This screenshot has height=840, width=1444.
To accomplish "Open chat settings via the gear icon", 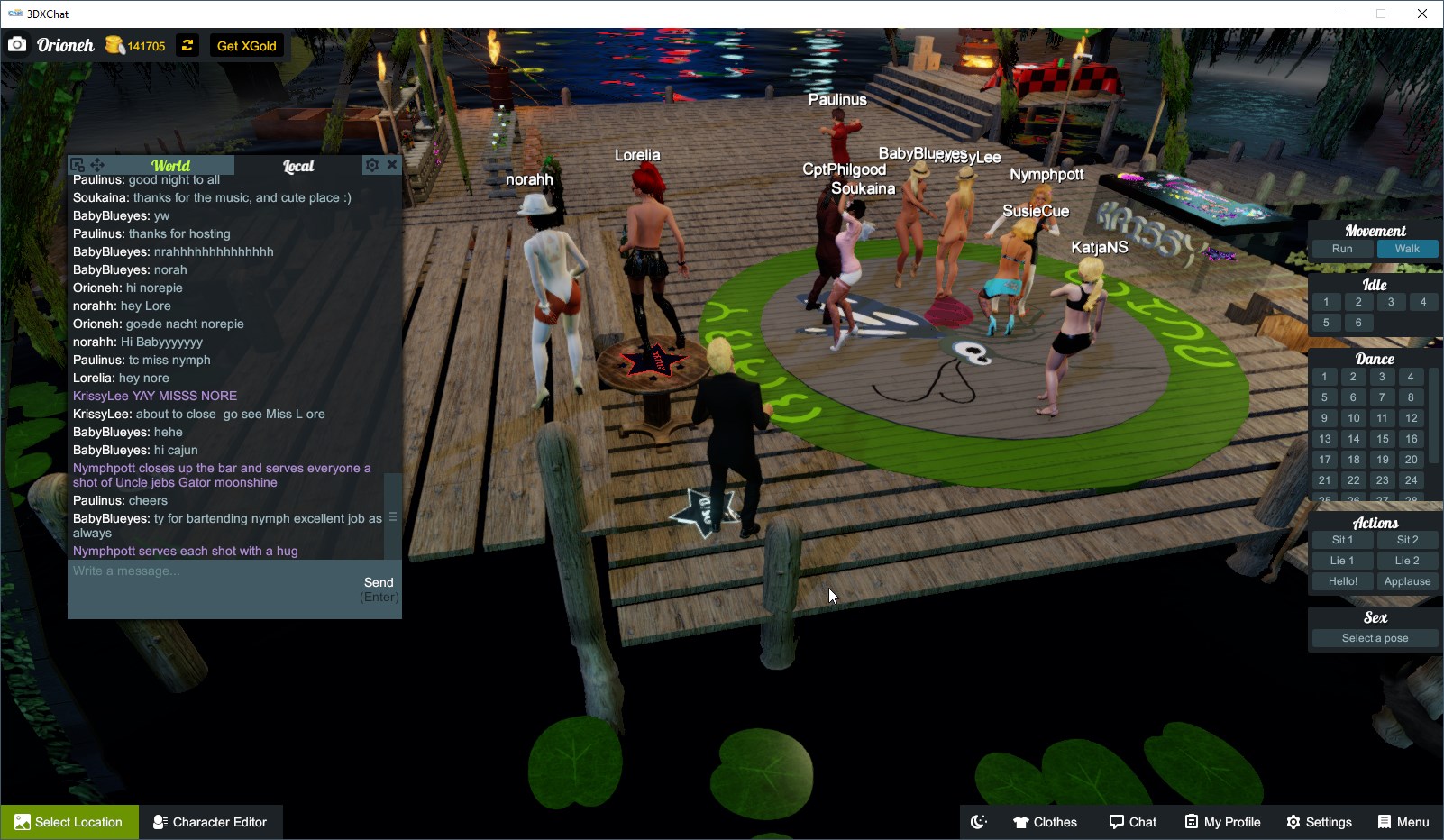I will pyautogui.click(x=372, y=164).
